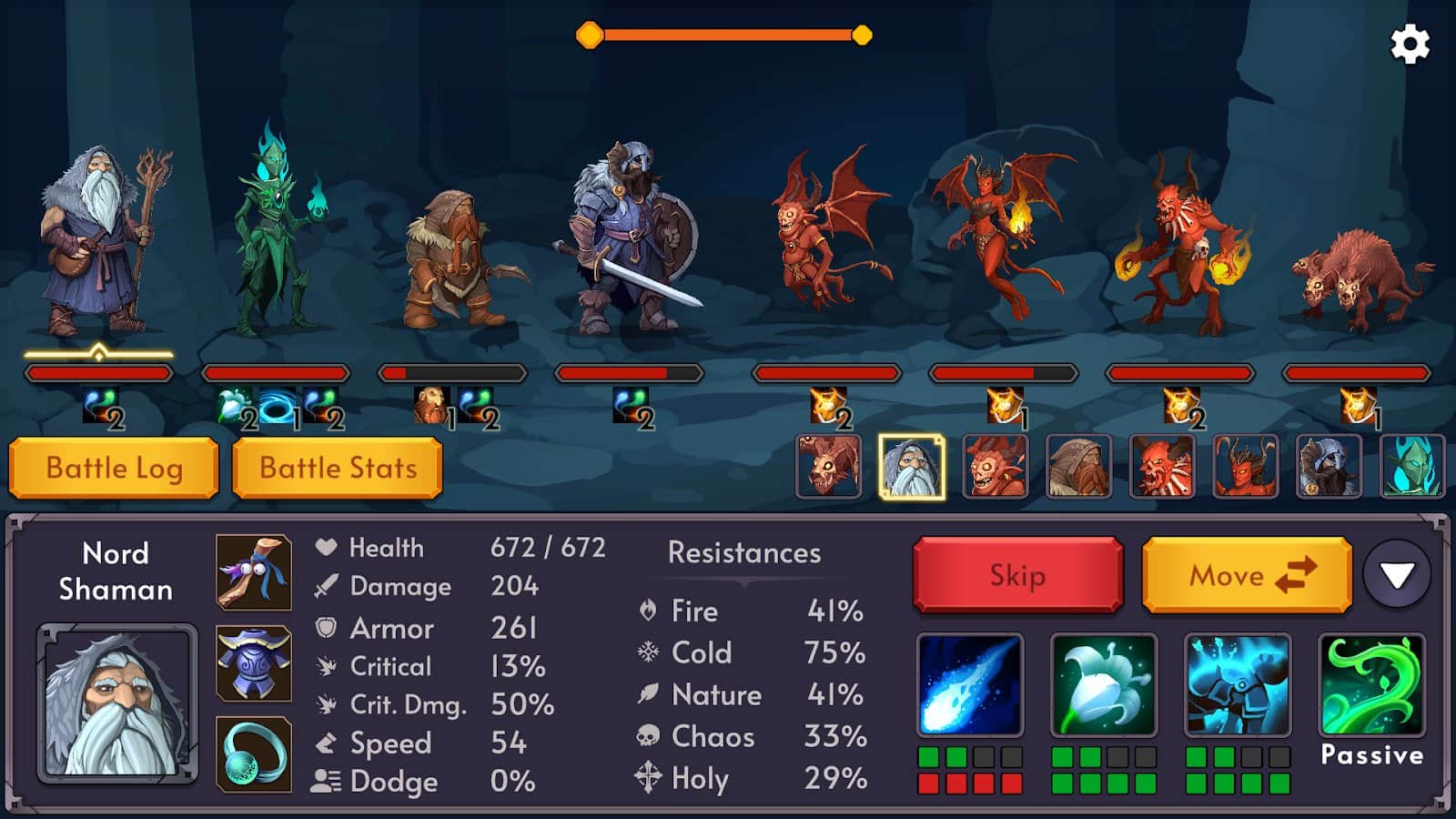Image resolution: width=1456 pixels, height=819 pixels.
Task: View the Battle Stats
Action: pyautogui.click(x=338, y=467)
